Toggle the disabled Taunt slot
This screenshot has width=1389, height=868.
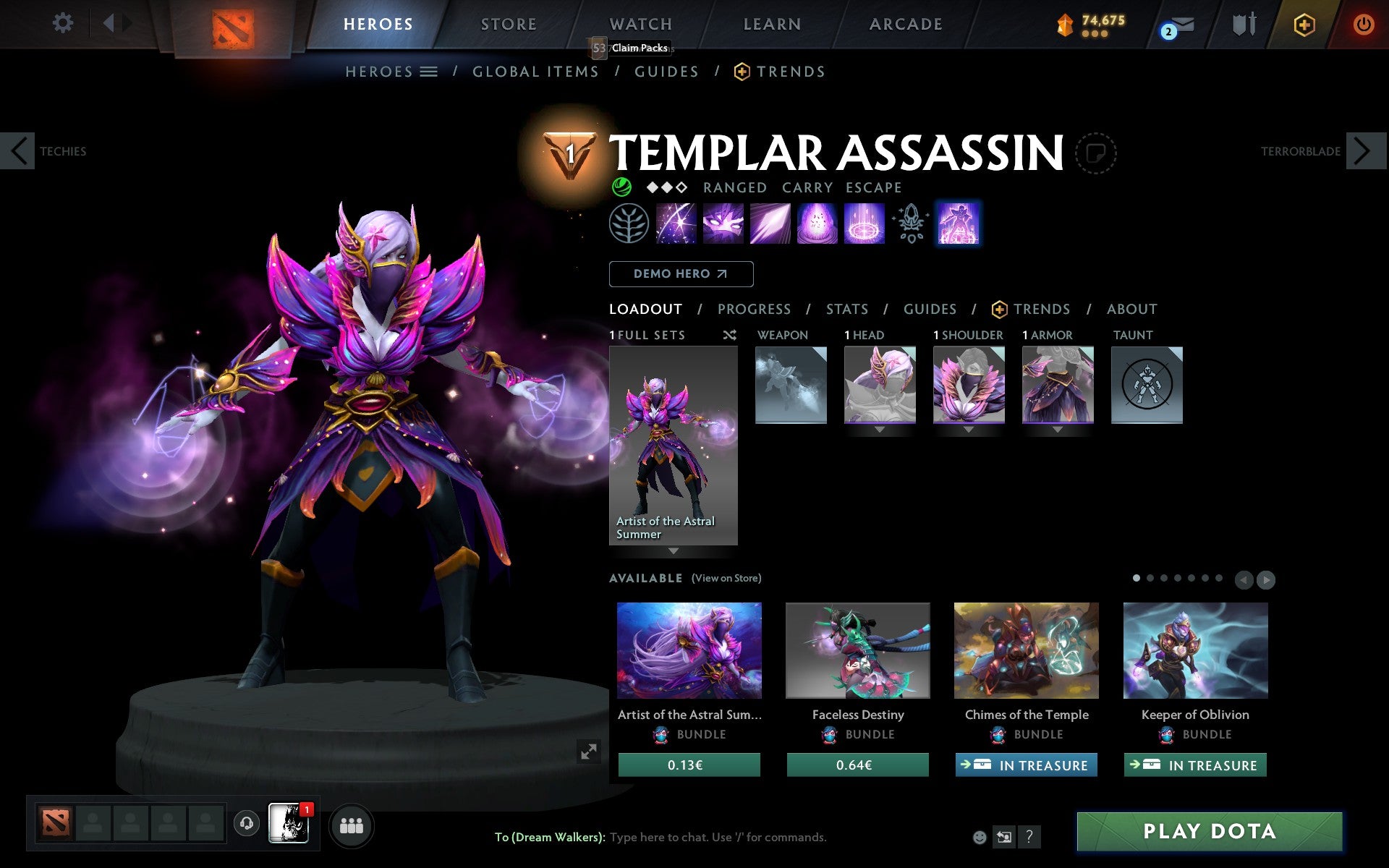(x=1147, y=384)
